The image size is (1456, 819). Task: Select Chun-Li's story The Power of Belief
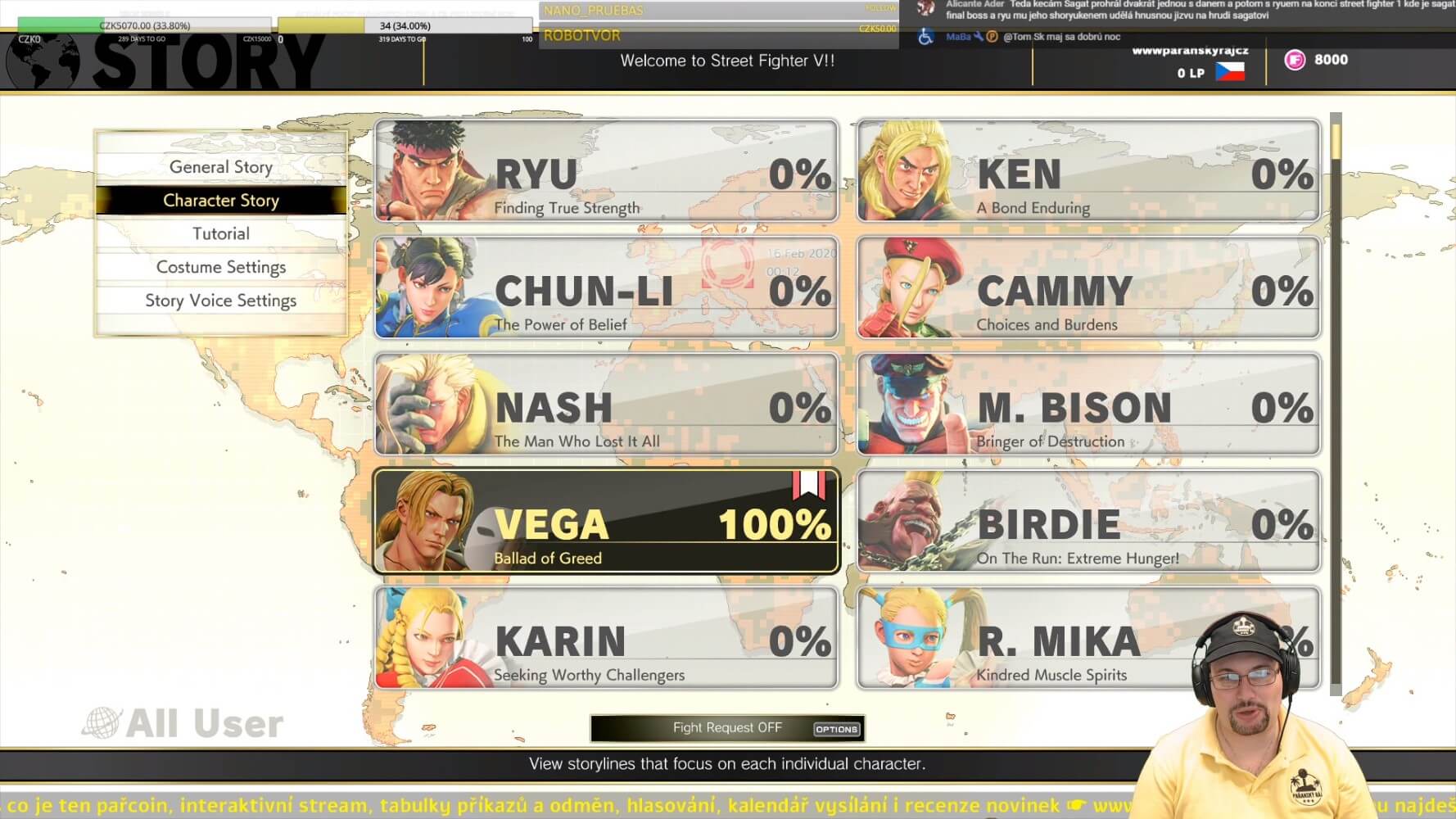pos(607,288)
